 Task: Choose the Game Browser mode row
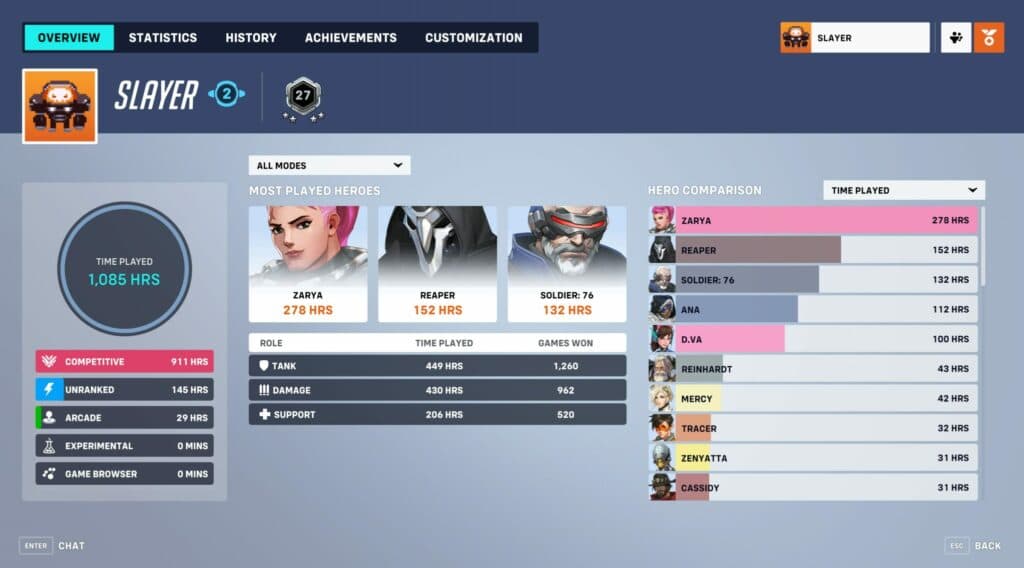click(x=125, y=474)
